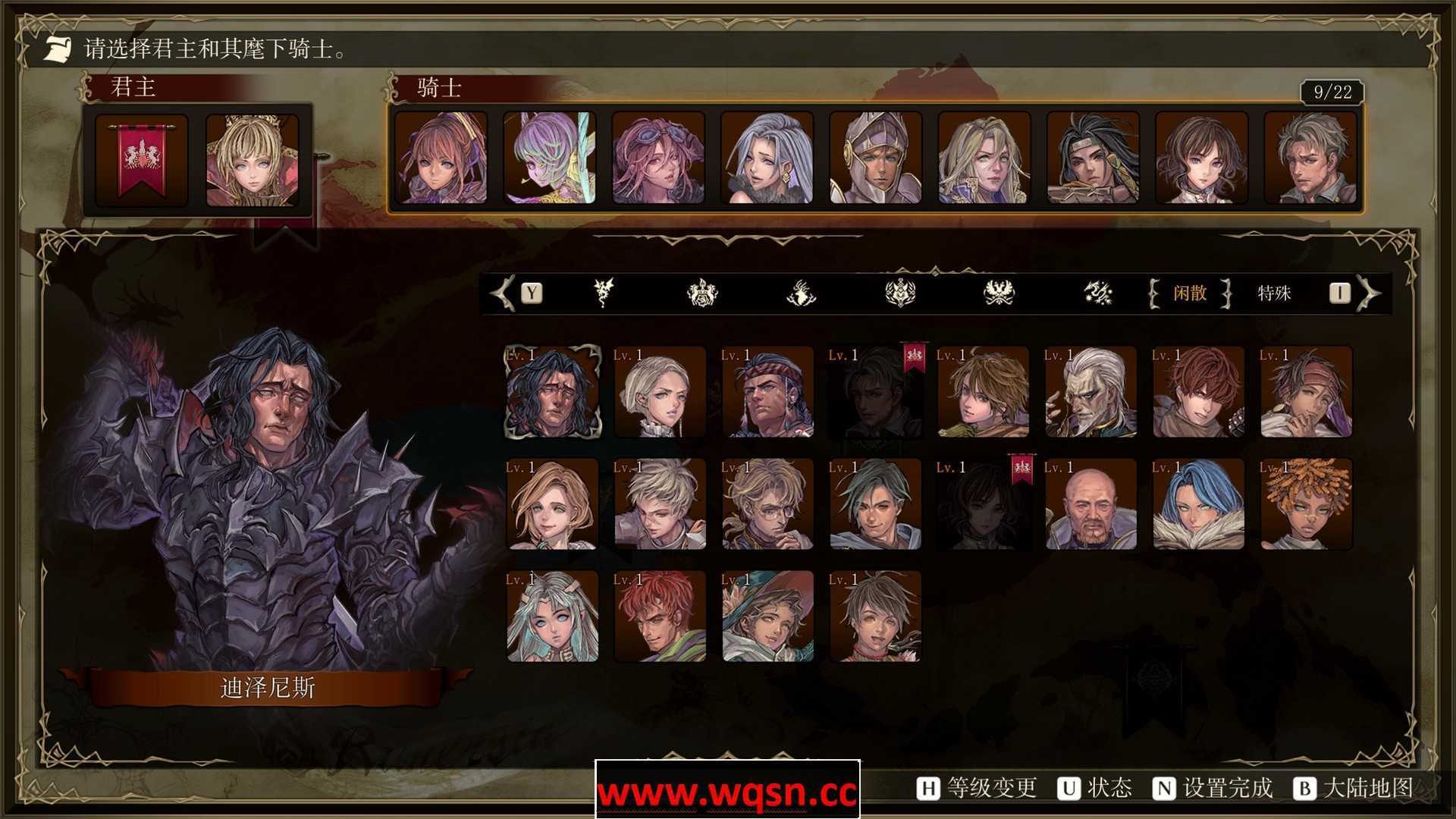Click the red heraldic banner under 君主
This screenshot has height=819, width=1456.
pos(140,159)
